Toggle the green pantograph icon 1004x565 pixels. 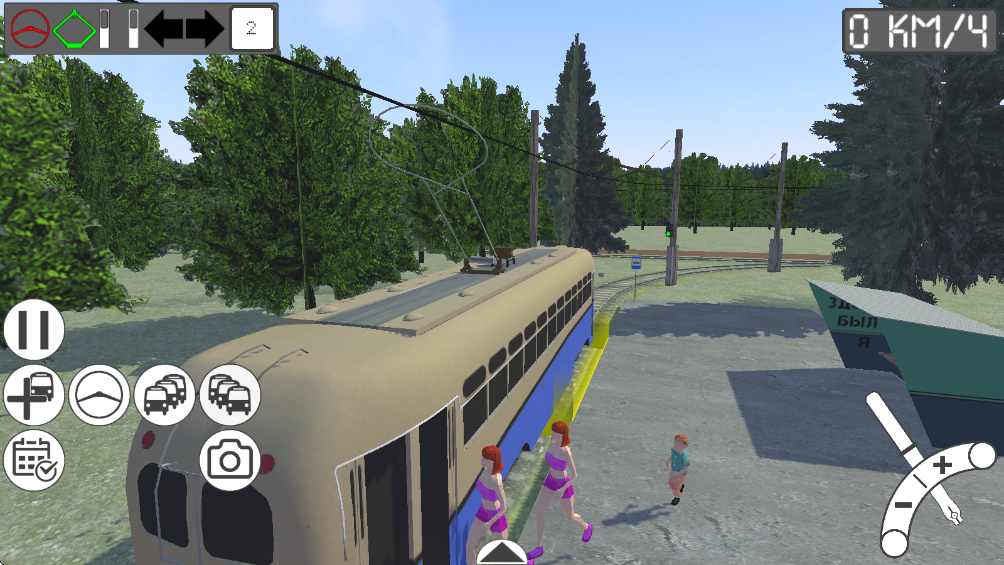pos(74,29)
